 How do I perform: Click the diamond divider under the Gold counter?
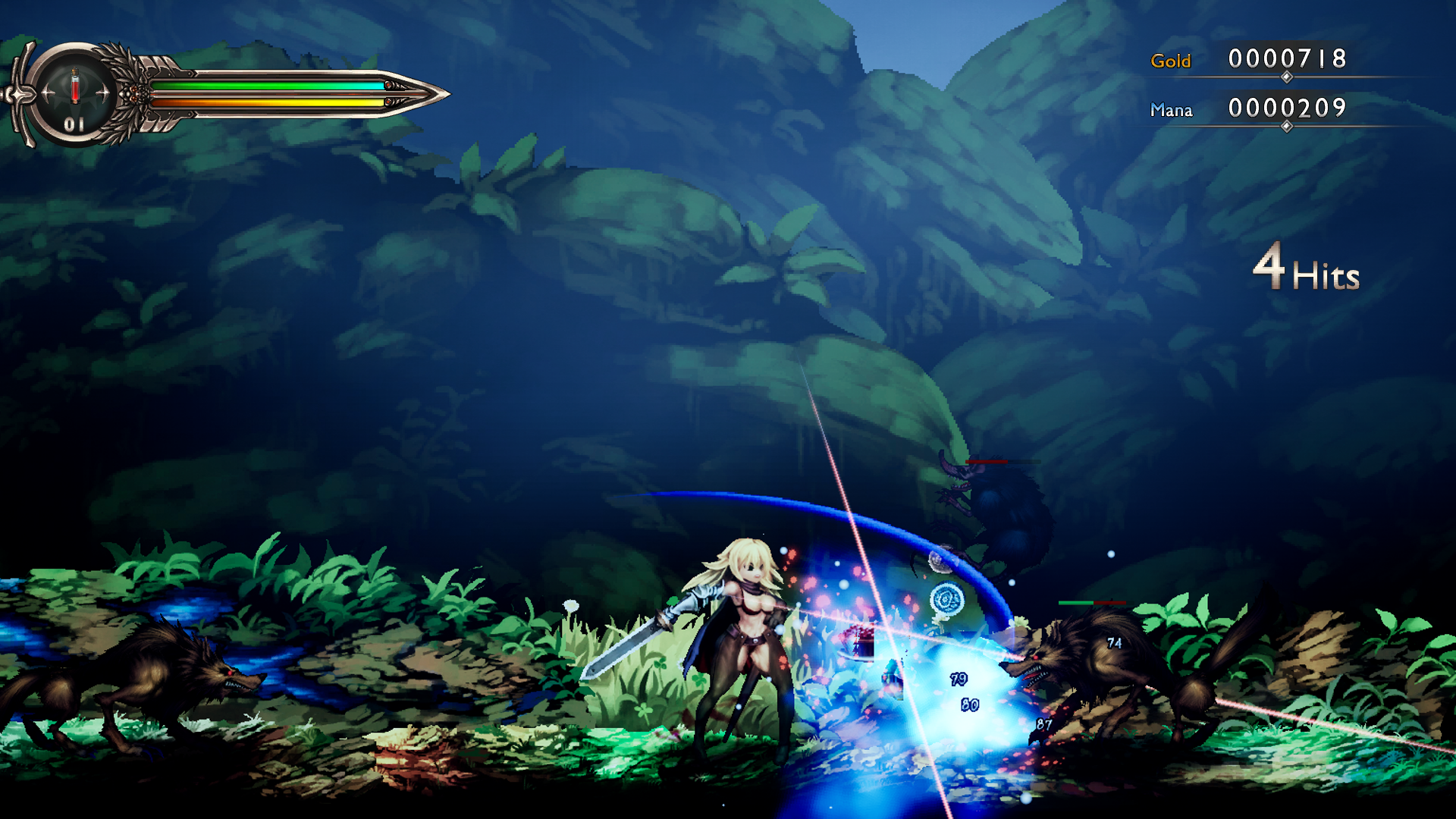coord(1288,77)
